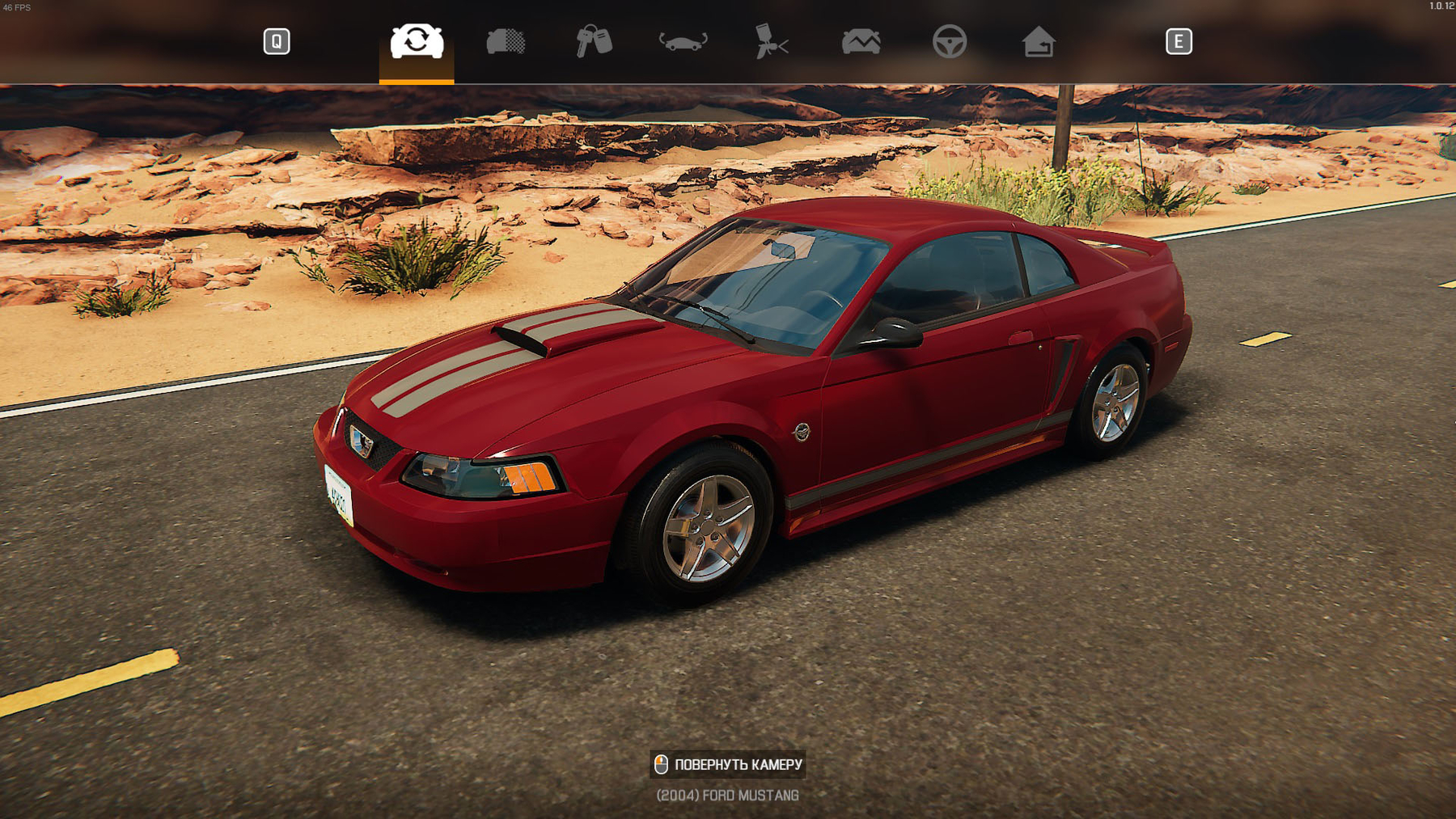Click the mouse icon beside the camera prompt
The height and width of the screenshot is (819, 1456).
(662, 765)
